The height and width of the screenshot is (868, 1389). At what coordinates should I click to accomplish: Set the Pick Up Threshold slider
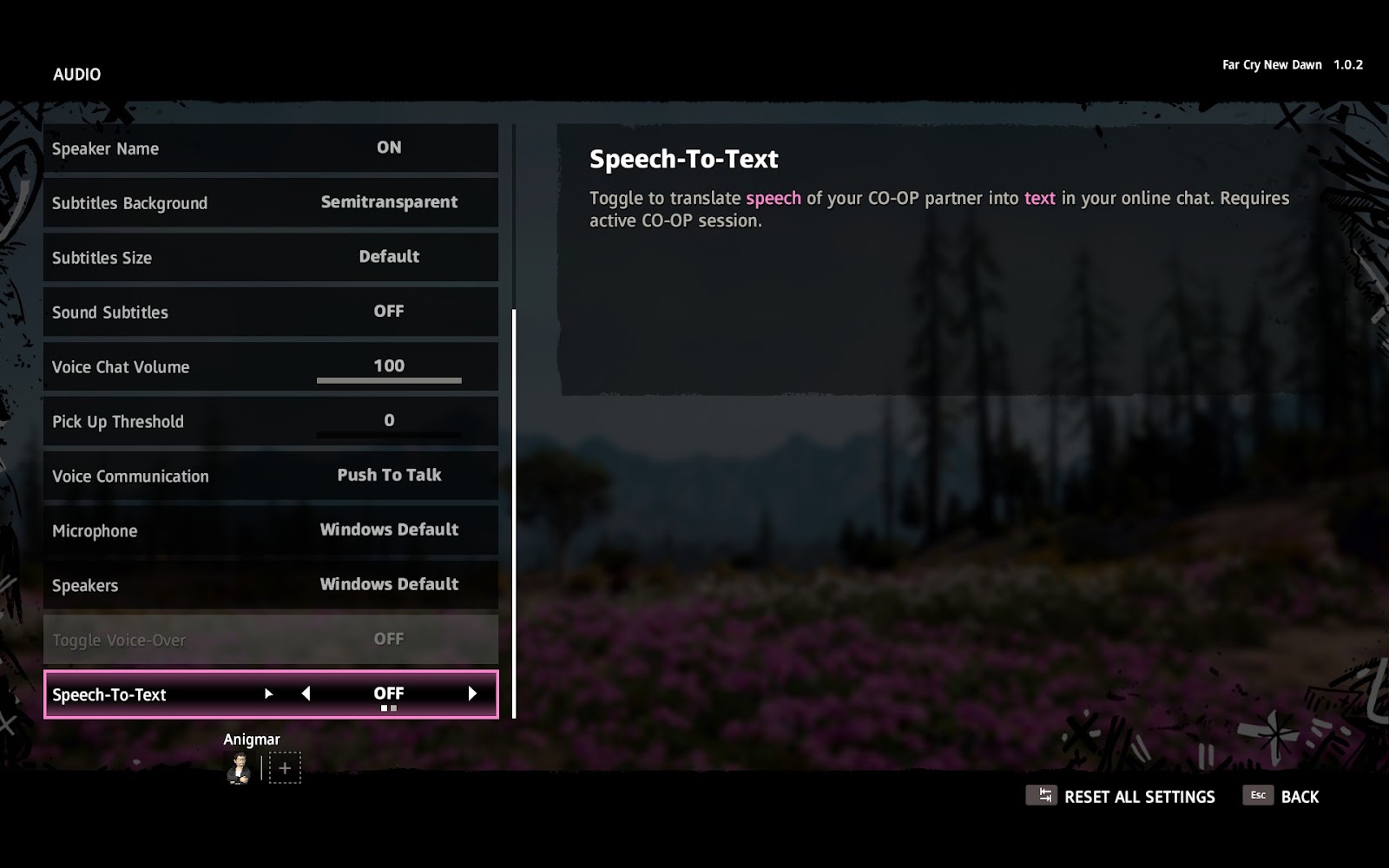coord(389,433)
